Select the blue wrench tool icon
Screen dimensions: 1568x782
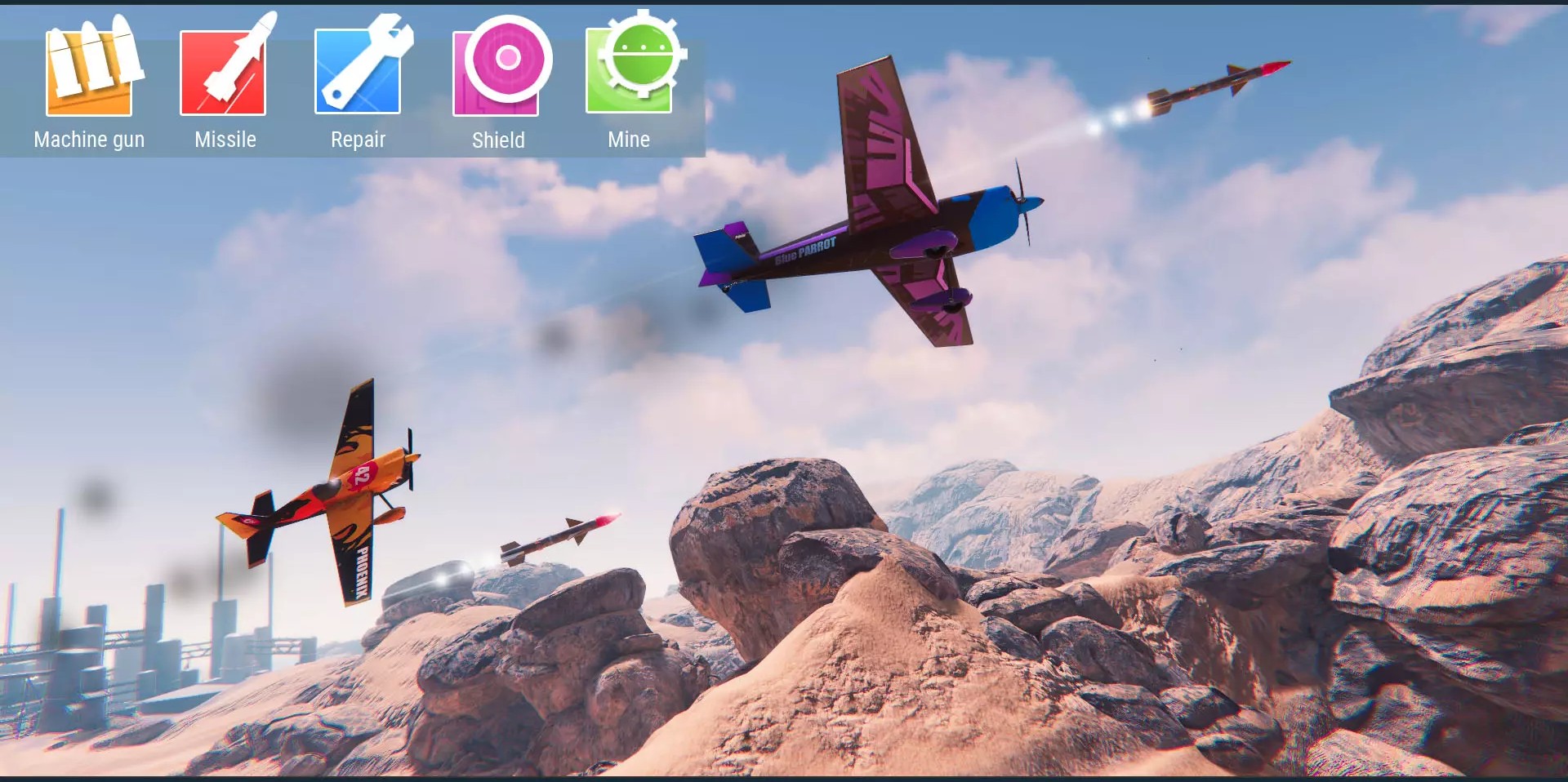tap(357, 69)
